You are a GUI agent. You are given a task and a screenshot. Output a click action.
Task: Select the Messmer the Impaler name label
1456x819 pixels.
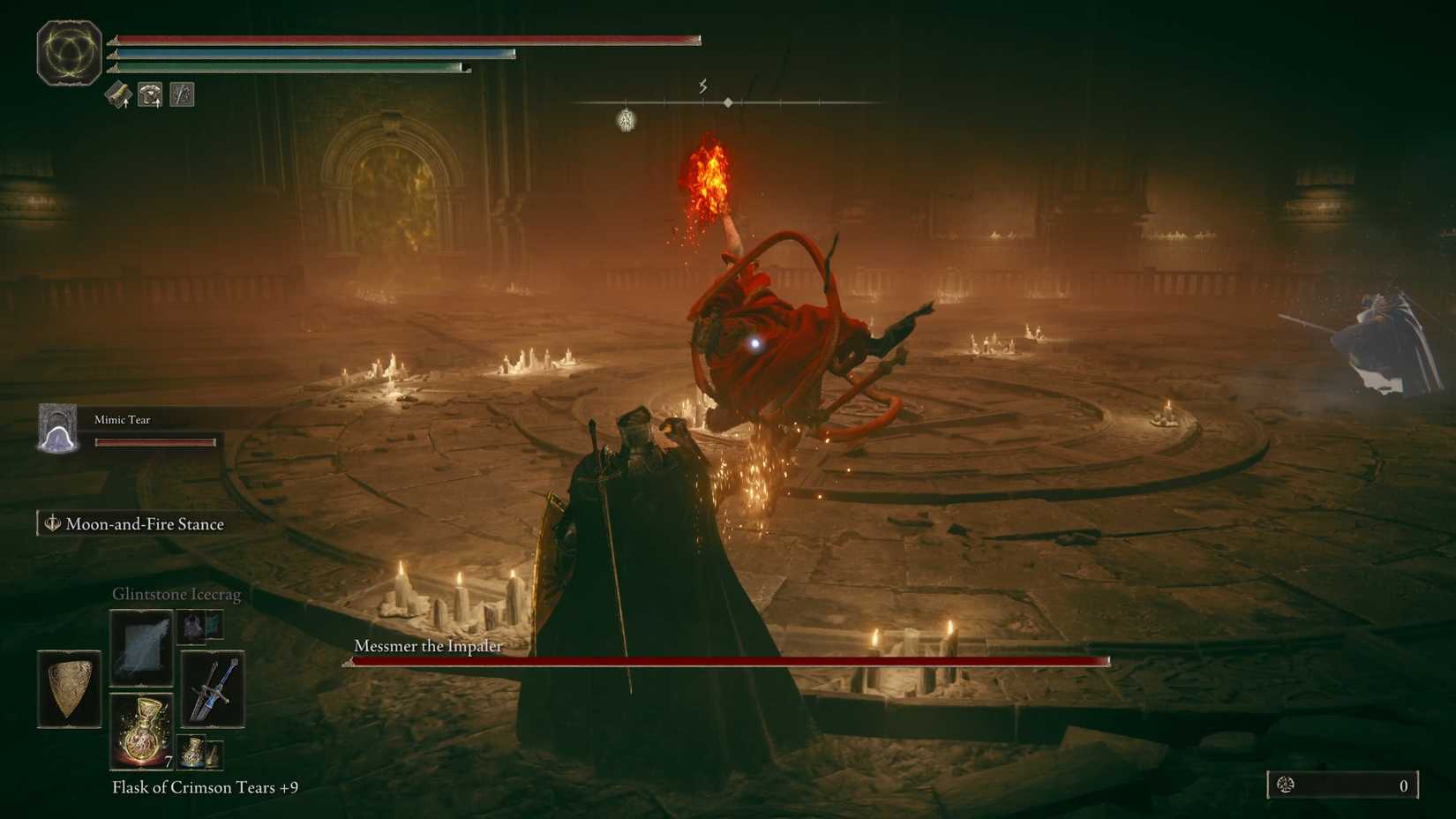click(427, 646)
